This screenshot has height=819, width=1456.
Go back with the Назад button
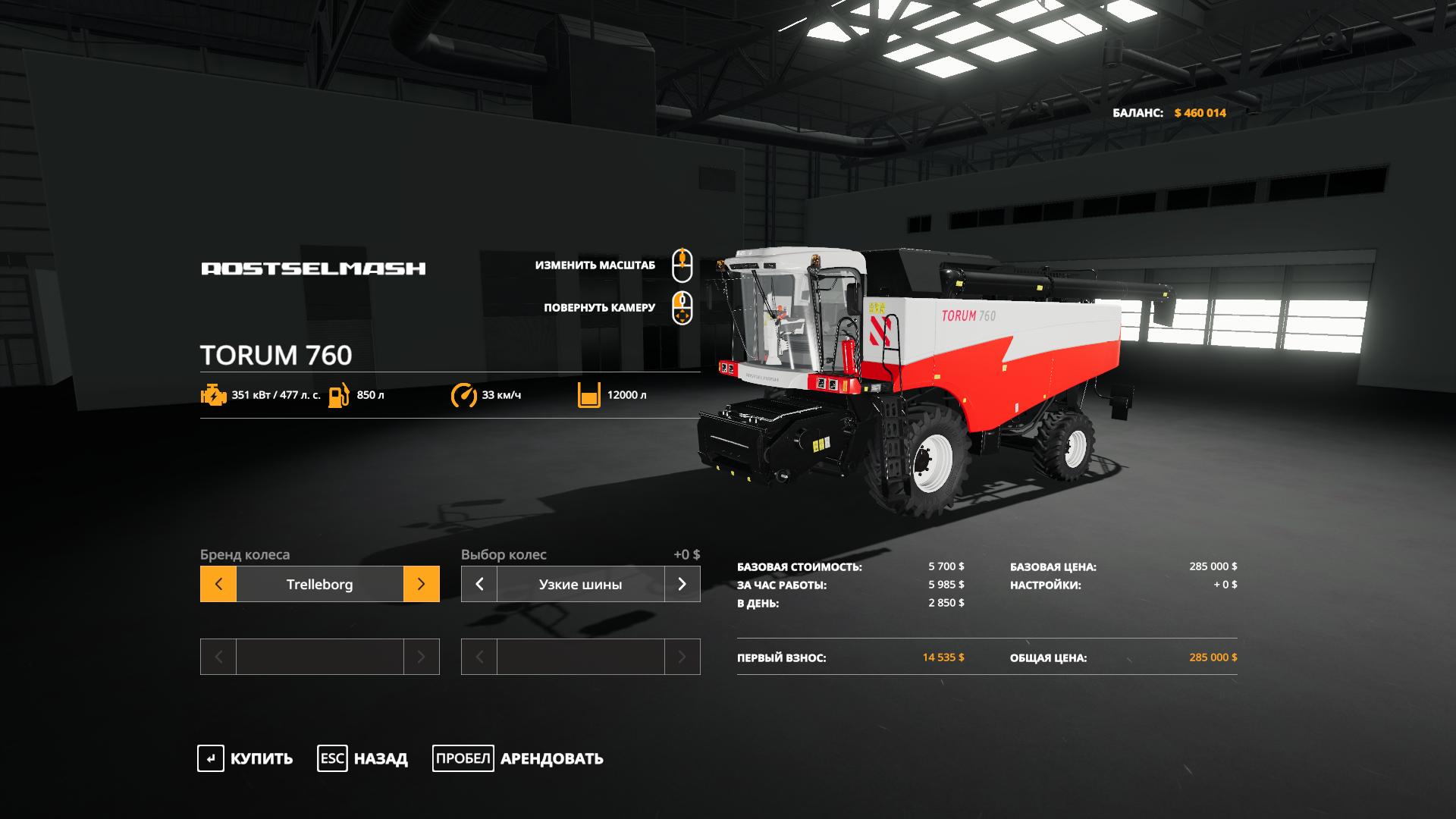pos(362,758)
